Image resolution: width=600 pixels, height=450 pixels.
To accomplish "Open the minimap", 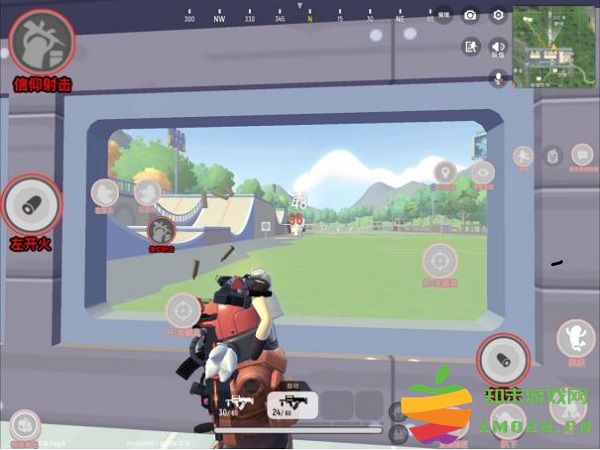I will (x=556, y=45).
